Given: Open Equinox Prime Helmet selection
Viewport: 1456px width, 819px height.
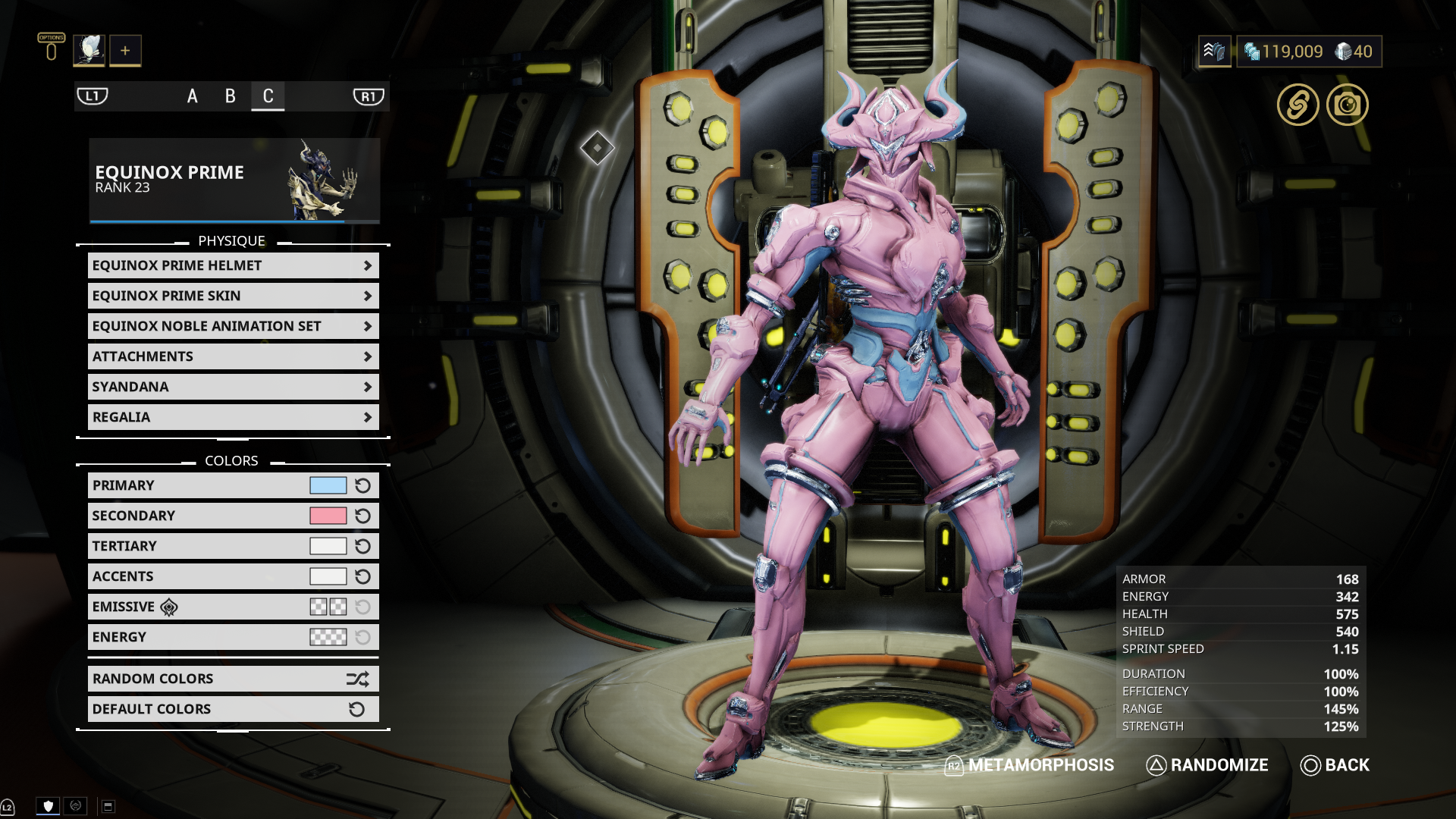Looking at the screenshot, I should (233, 265).
